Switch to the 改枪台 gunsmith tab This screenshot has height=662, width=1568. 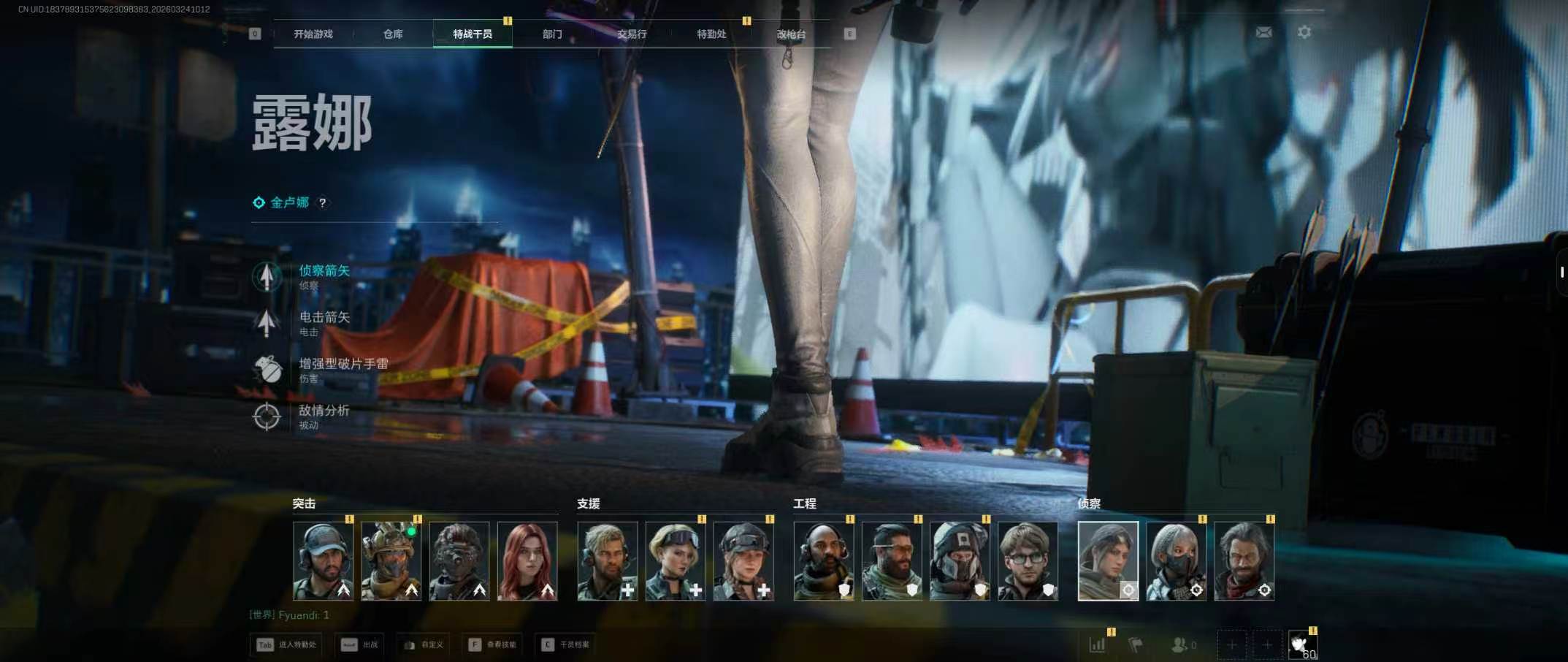(x=791, y=34)
